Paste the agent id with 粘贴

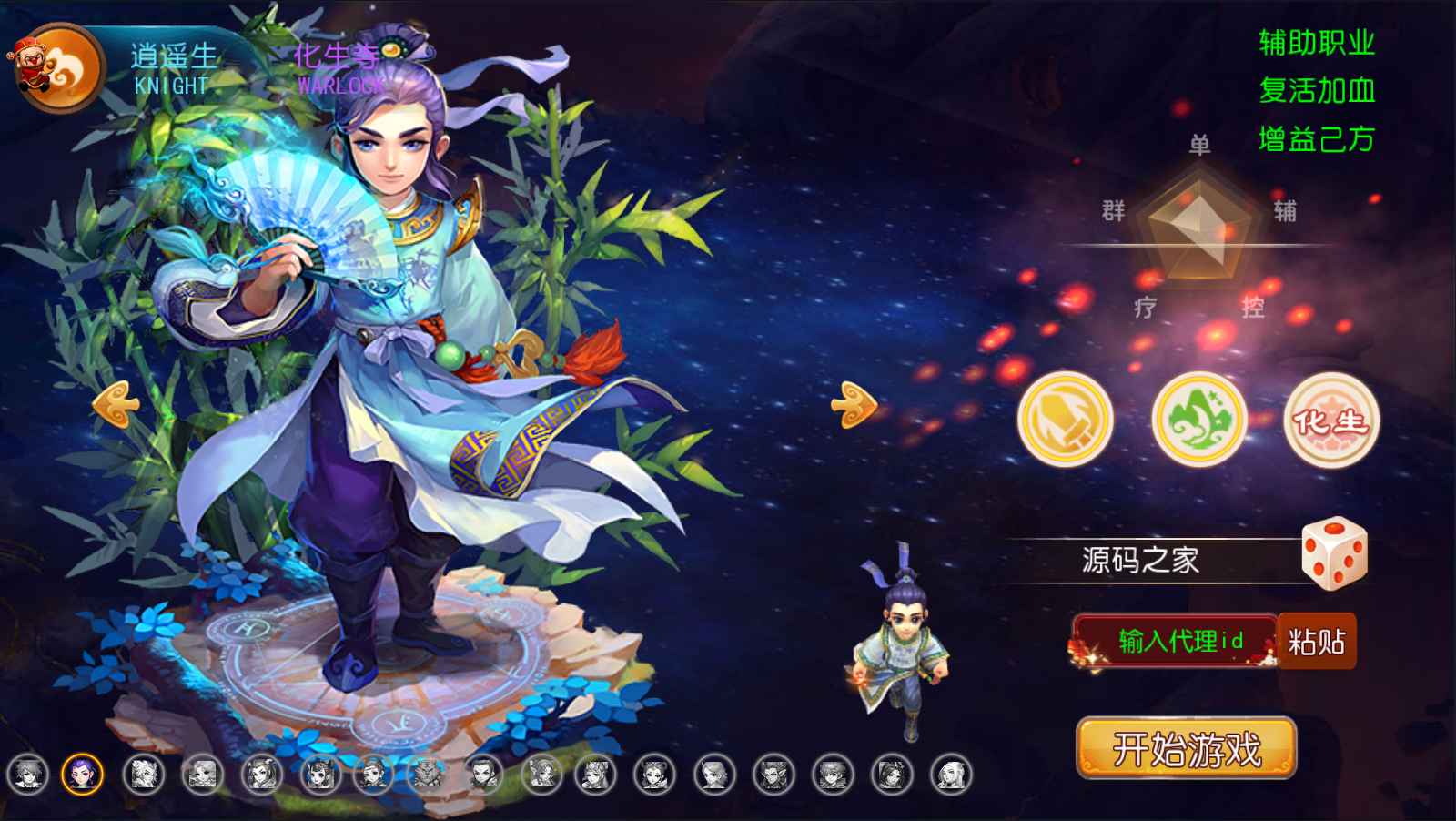1317,642
